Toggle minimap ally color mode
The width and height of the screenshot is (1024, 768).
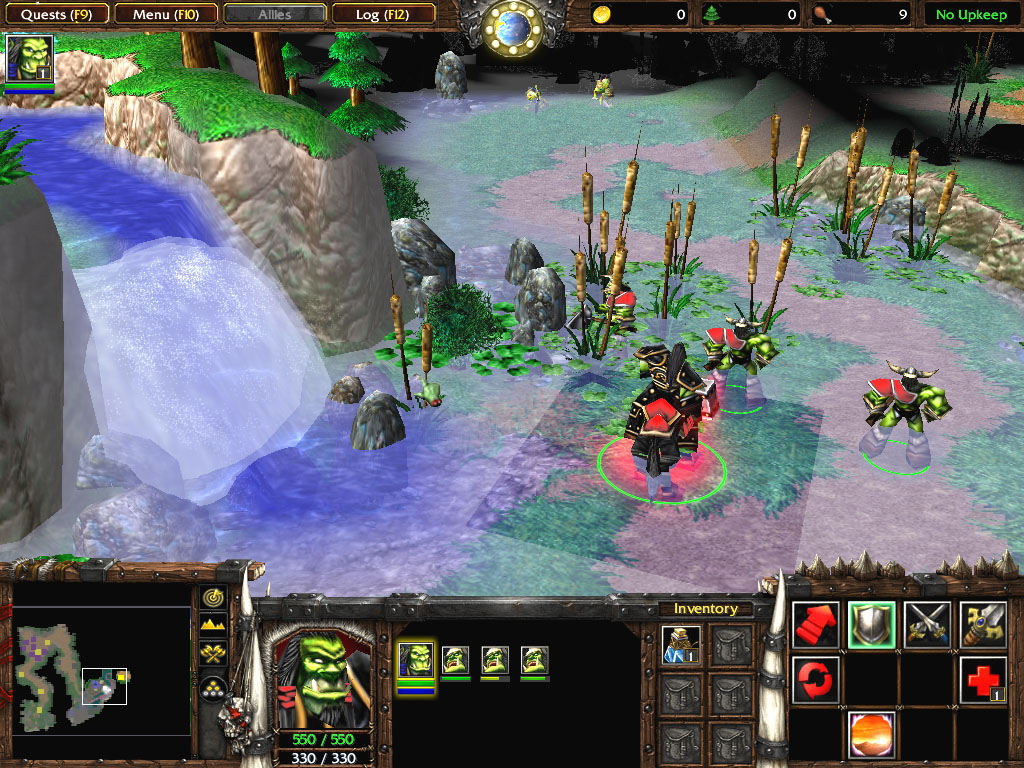[x=213, y=655]
